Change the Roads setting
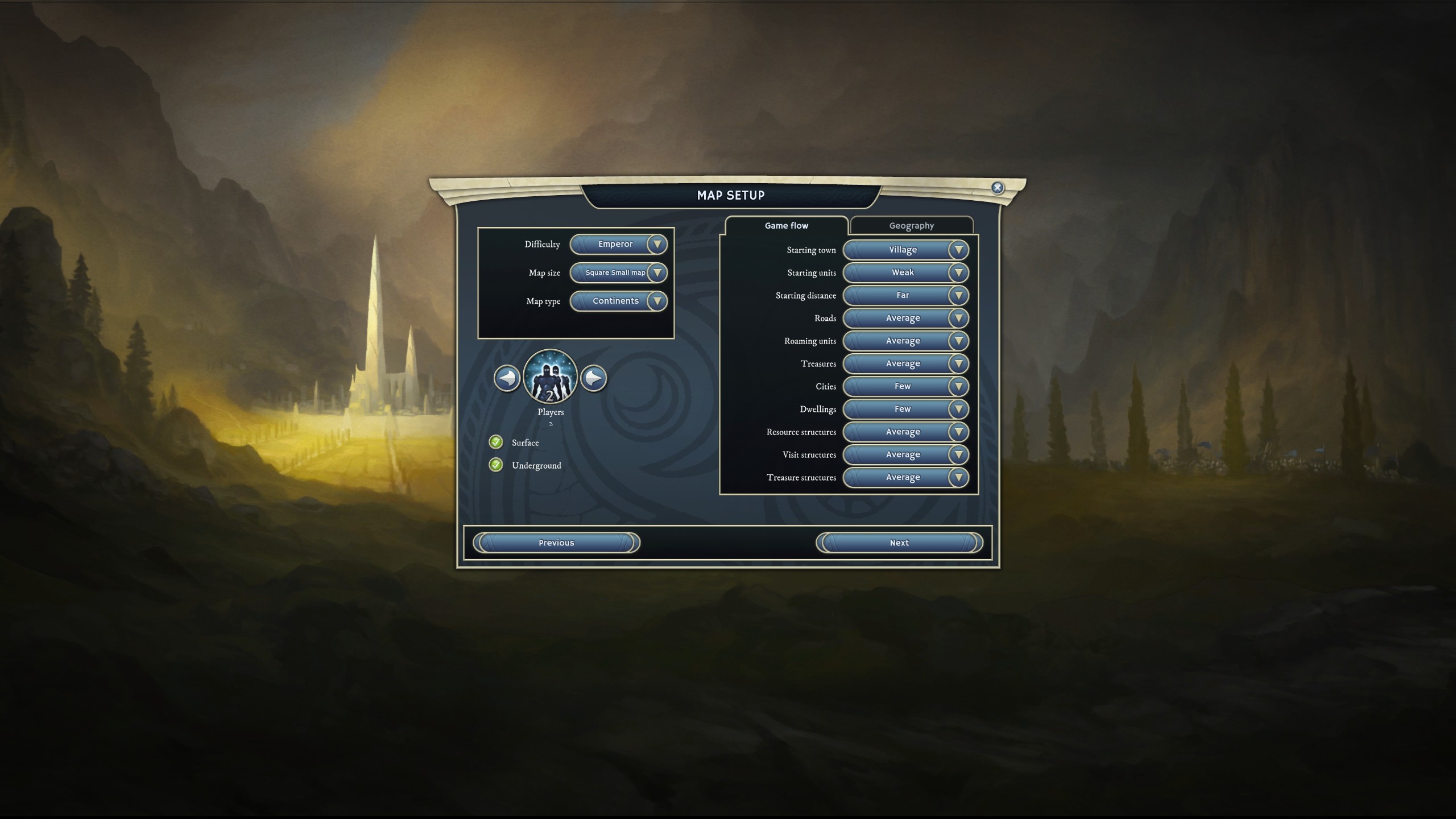The height and width of the screenshot is (819, 1456). 905,318
